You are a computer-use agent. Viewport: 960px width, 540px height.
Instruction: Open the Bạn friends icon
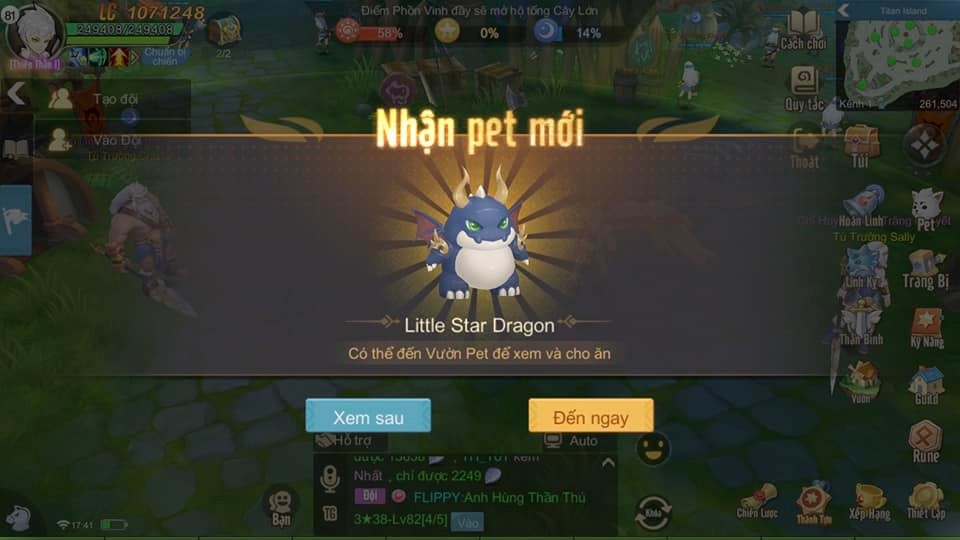pyautogui.click(x=281, y=505)
